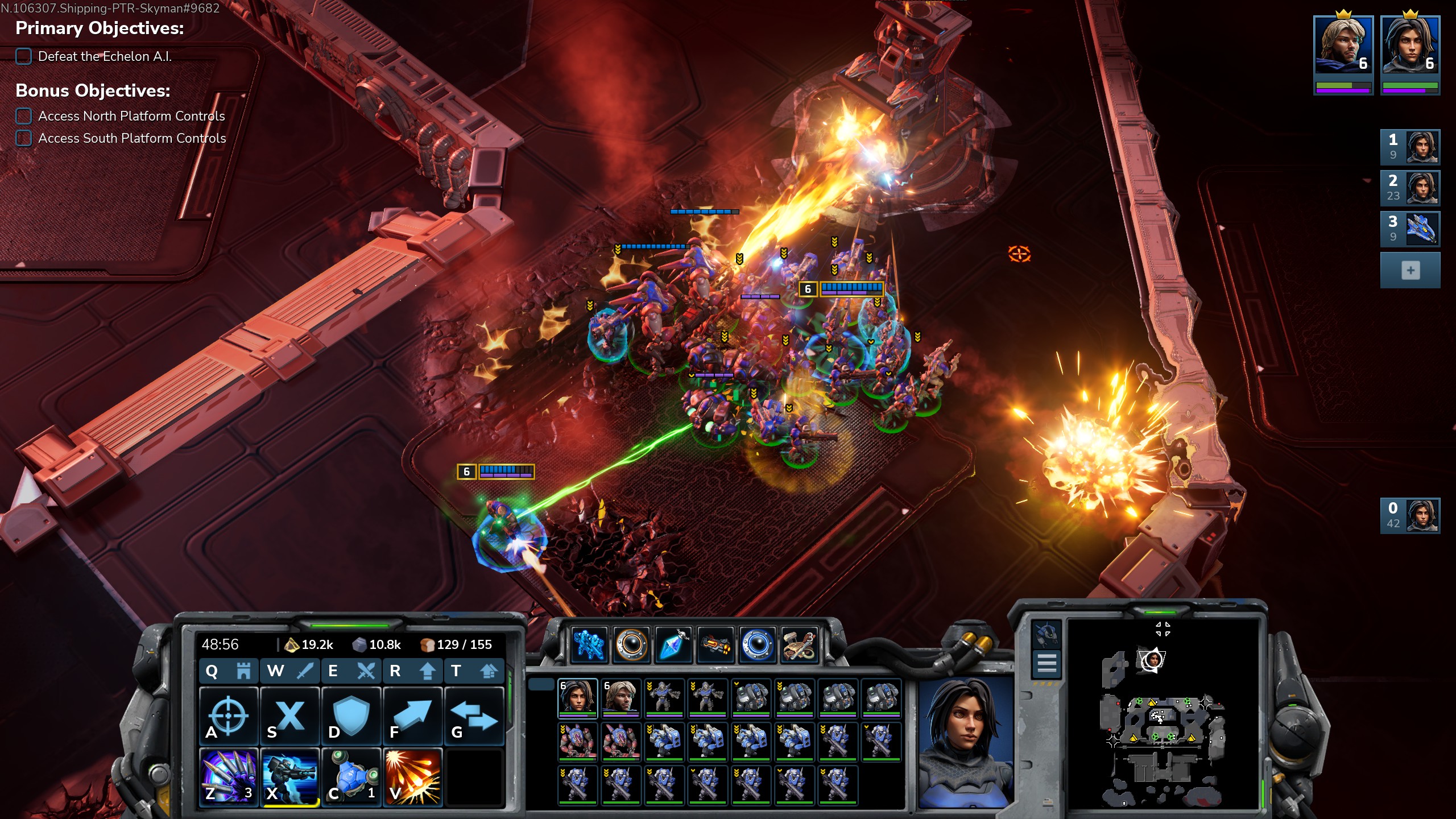
Task: Use the blue drone deploy ability
Action: pyautogui.click(x=351, y=777)
